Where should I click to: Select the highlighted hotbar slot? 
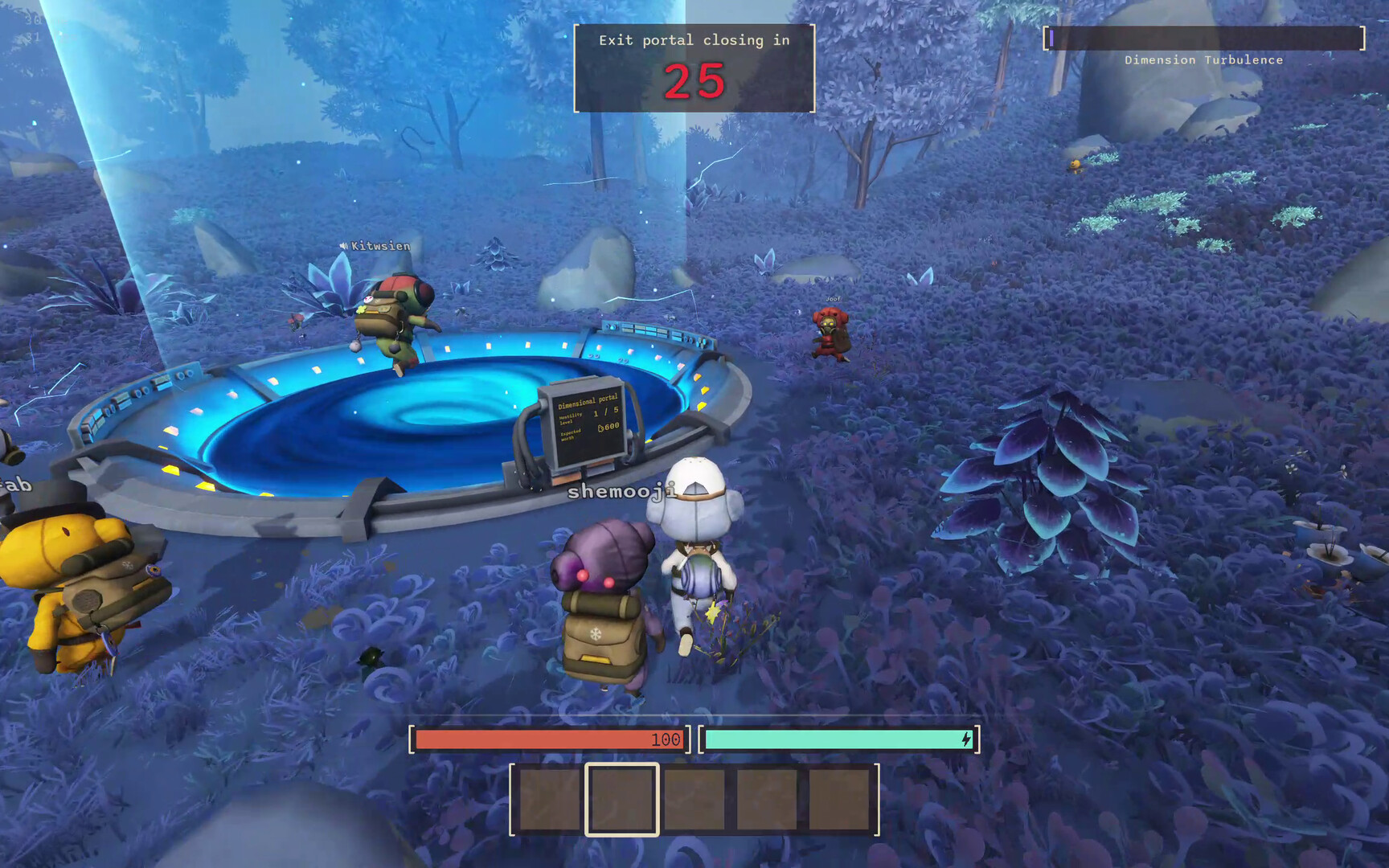tap(621, 800)
